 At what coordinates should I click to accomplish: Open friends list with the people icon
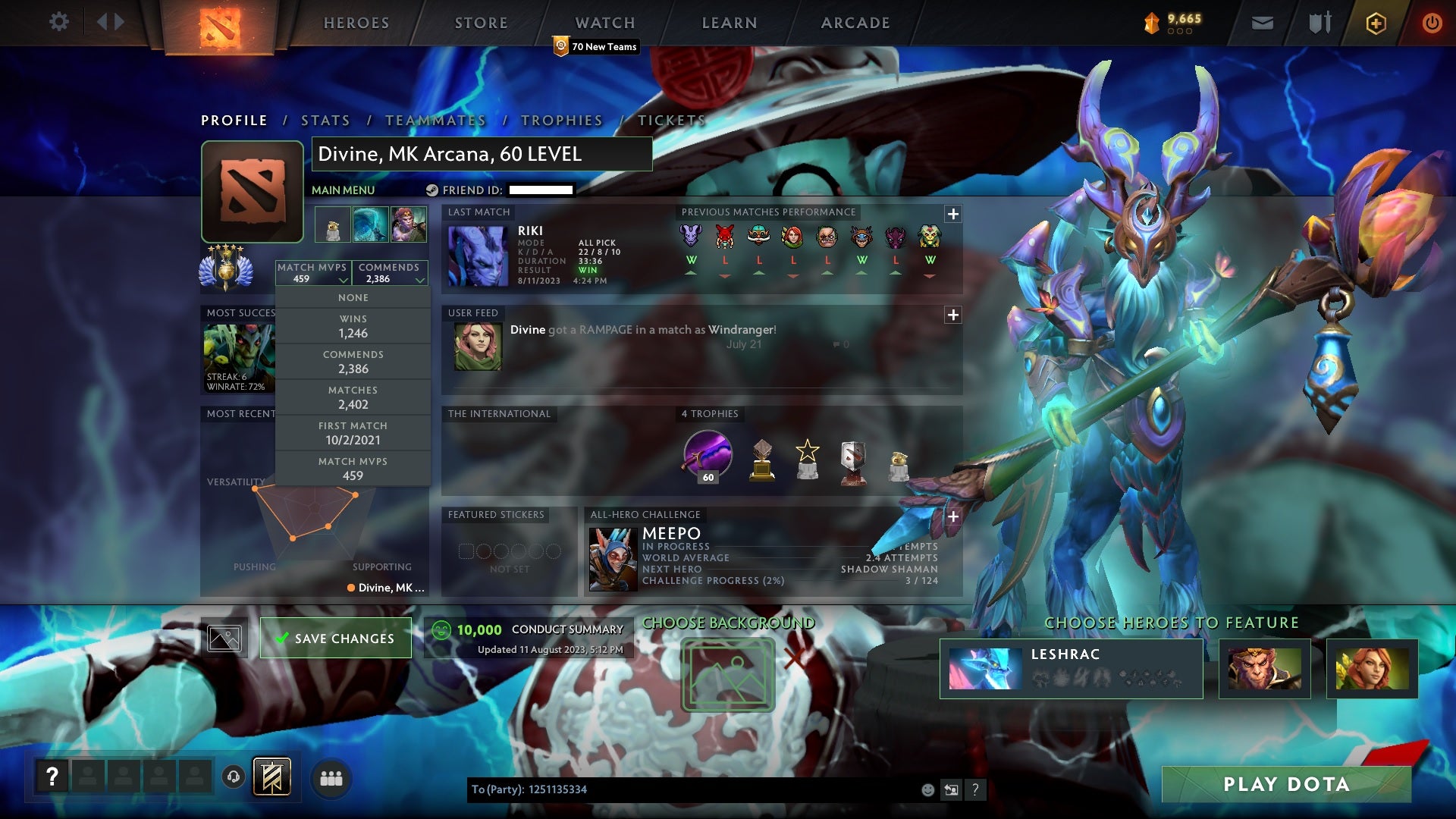(x=331, y=778)
